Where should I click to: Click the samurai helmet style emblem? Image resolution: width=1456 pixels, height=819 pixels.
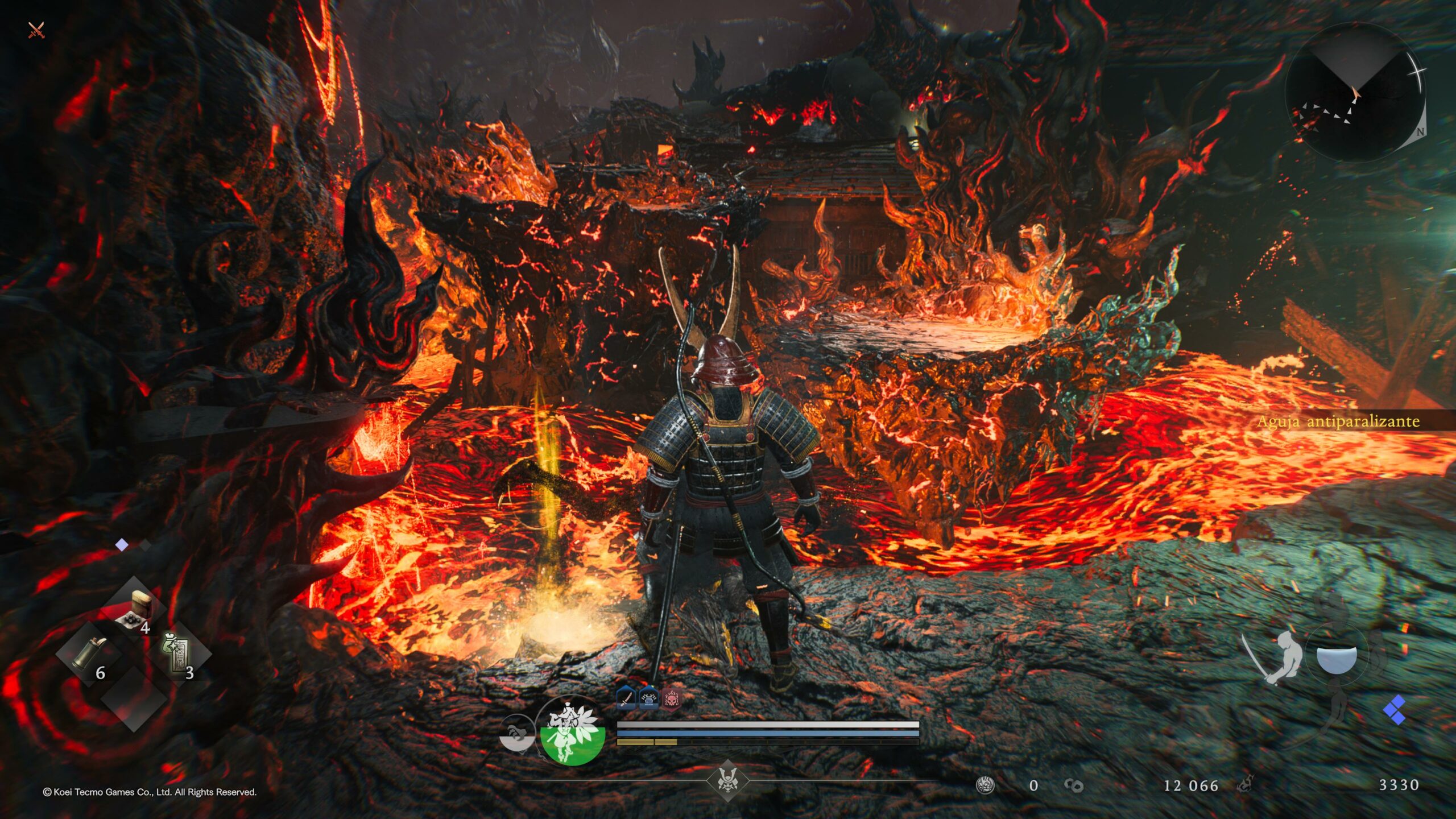pyautogui.click(x=727, y=780)
